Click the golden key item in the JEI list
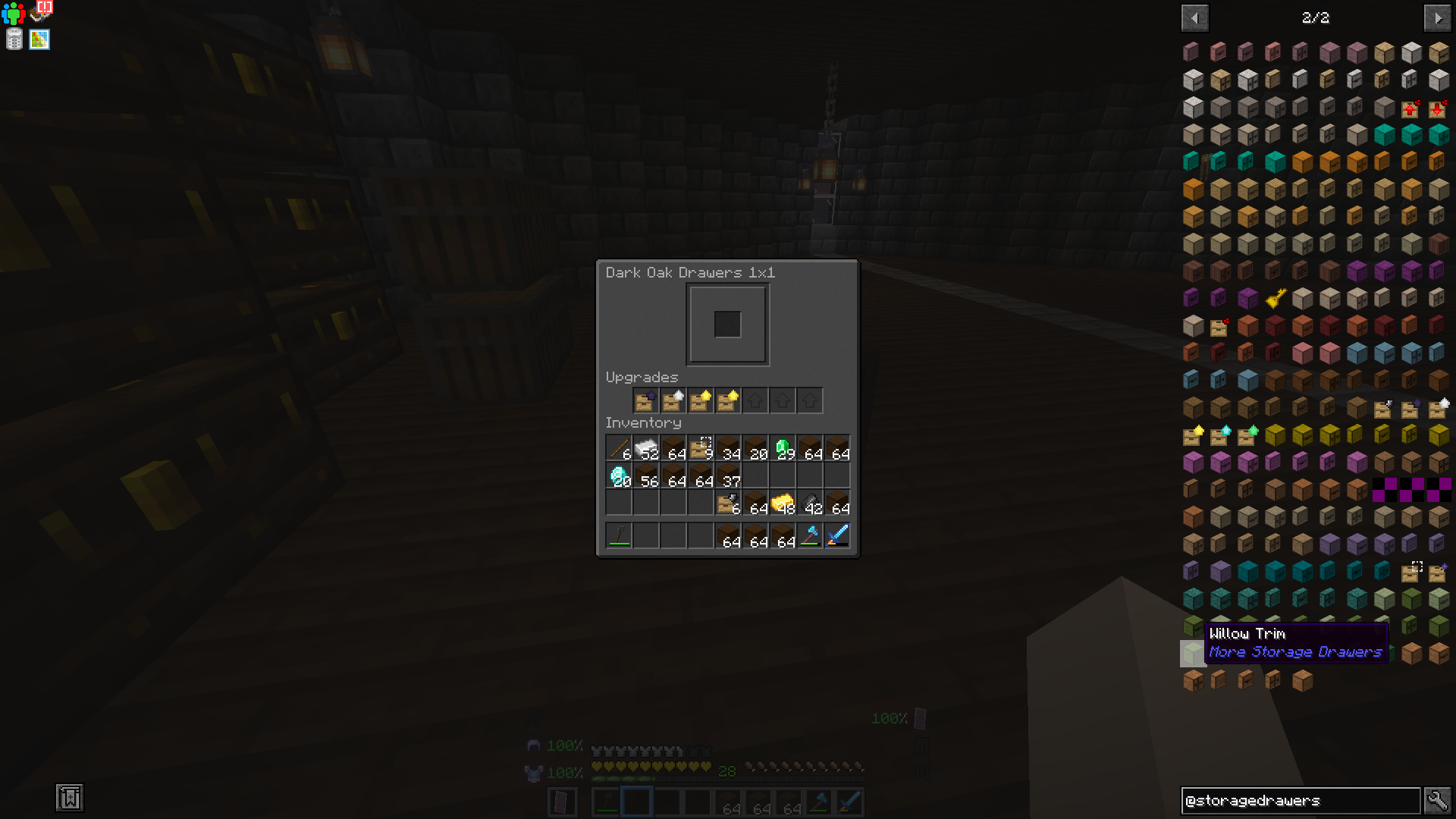The width and height of the screenshot is (1456, 819). [x=1275, y=299]
